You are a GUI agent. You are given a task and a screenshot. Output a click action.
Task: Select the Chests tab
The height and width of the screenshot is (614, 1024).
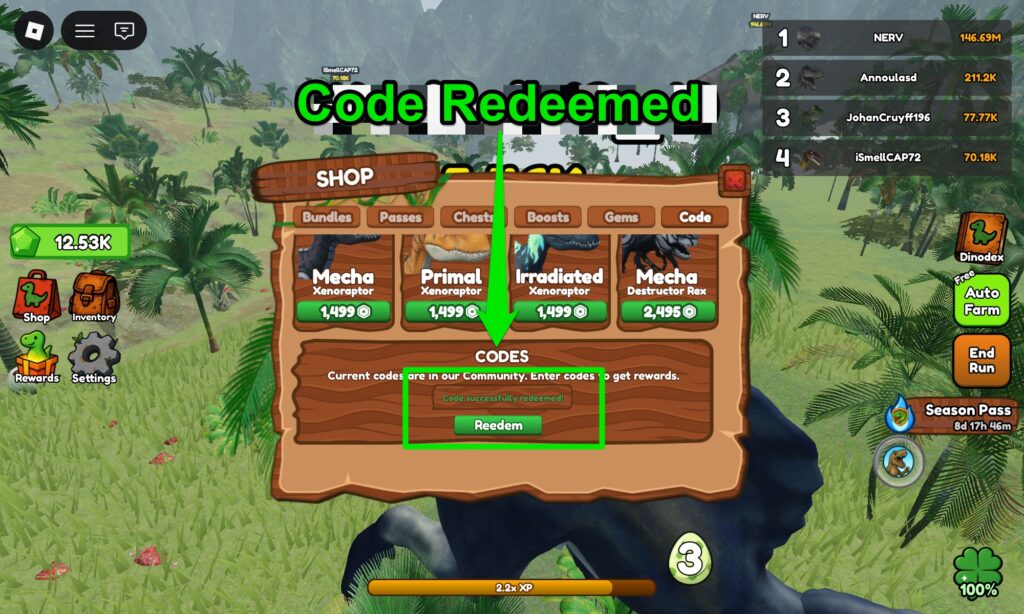[x=473, y=217]
